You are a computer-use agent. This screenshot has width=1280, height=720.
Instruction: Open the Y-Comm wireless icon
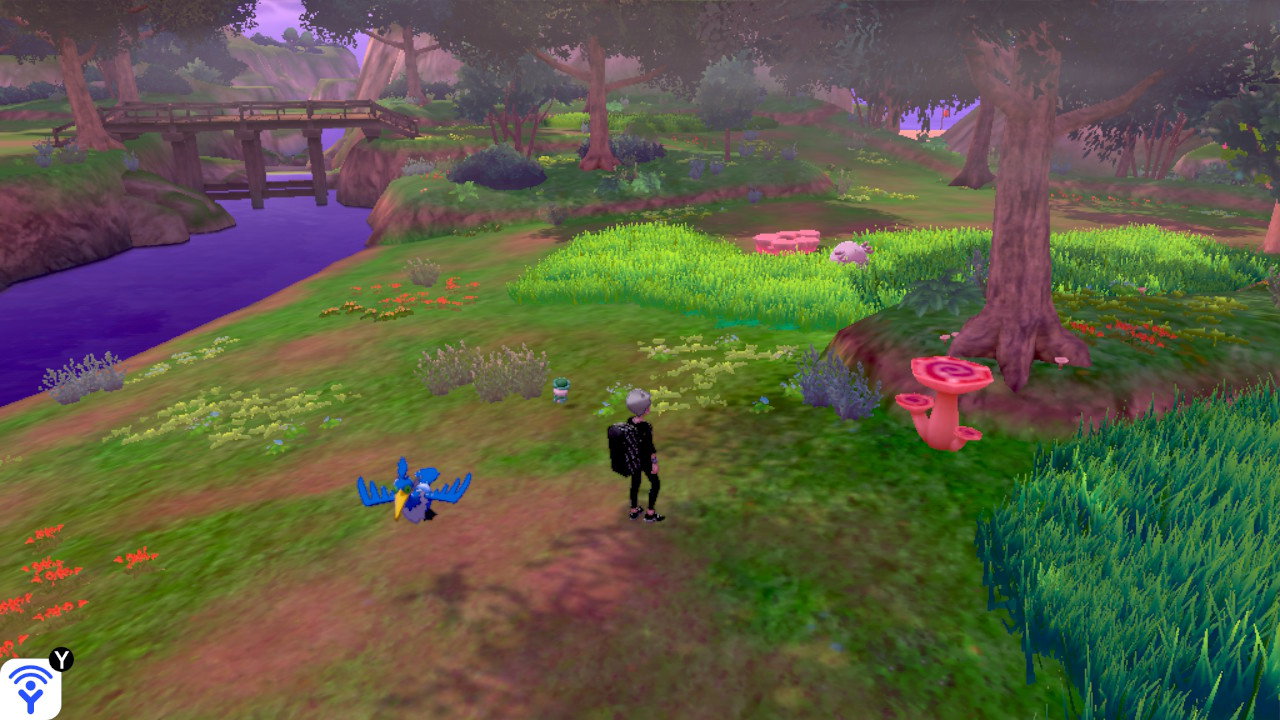point(30,688)
